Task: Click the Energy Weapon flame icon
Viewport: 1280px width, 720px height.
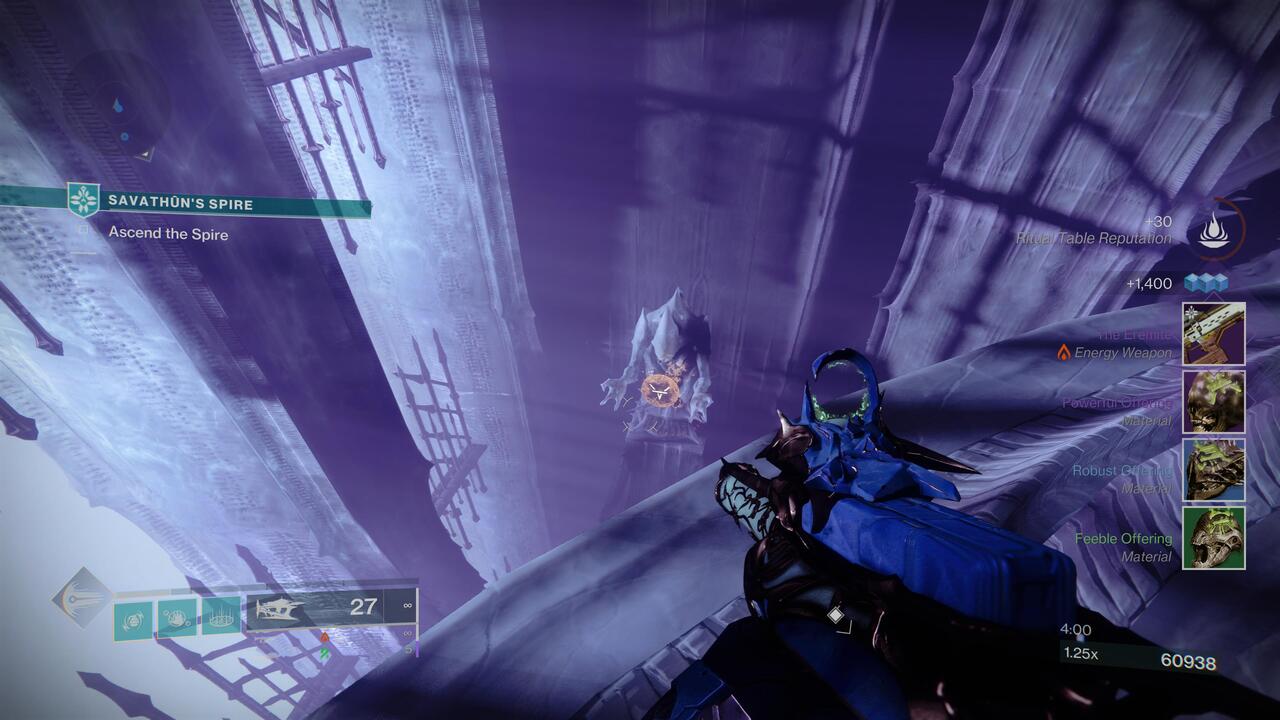Action: 1063,353
